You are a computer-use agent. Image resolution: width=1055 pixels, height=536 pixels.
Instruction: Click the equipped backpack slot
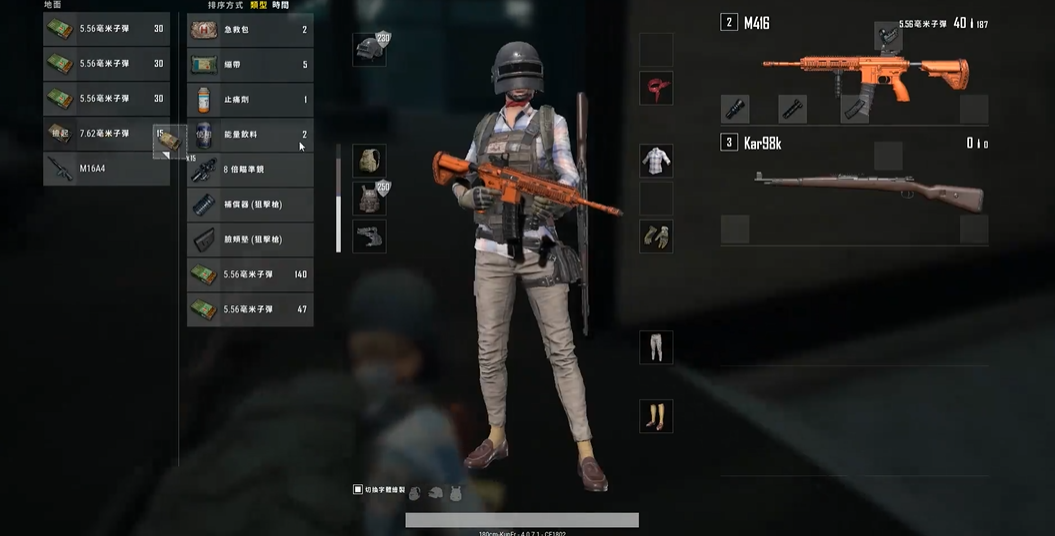pyautogui.click(x=369, y=161)
